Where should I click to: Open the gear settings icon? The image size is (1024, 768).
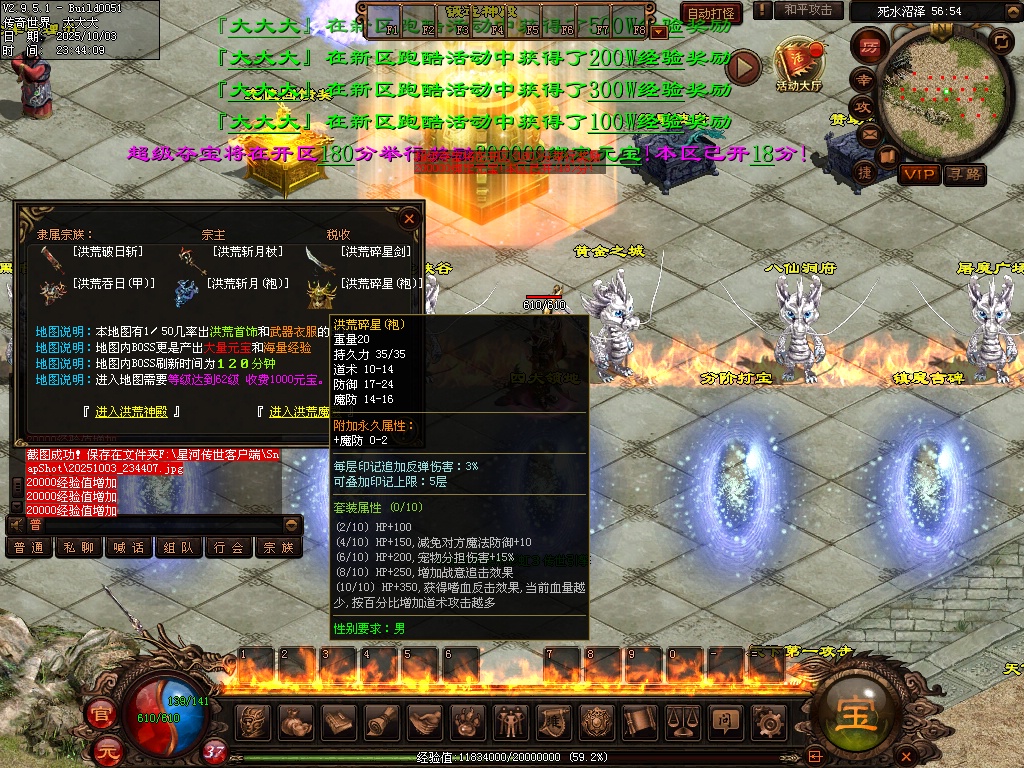pyautogui.click(x=767, y=721)
